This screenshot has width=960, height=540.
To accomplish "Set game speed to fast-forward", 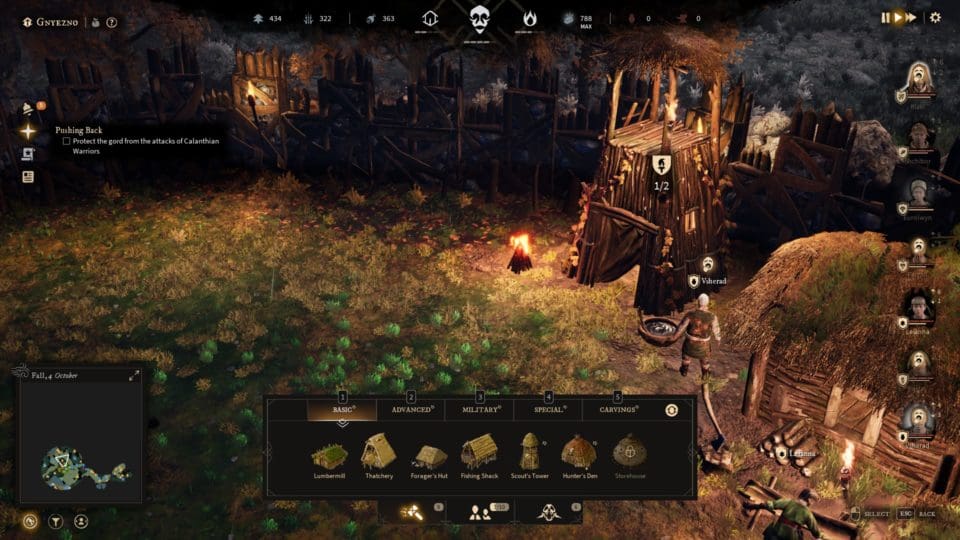I will click(x=912, y=17).
